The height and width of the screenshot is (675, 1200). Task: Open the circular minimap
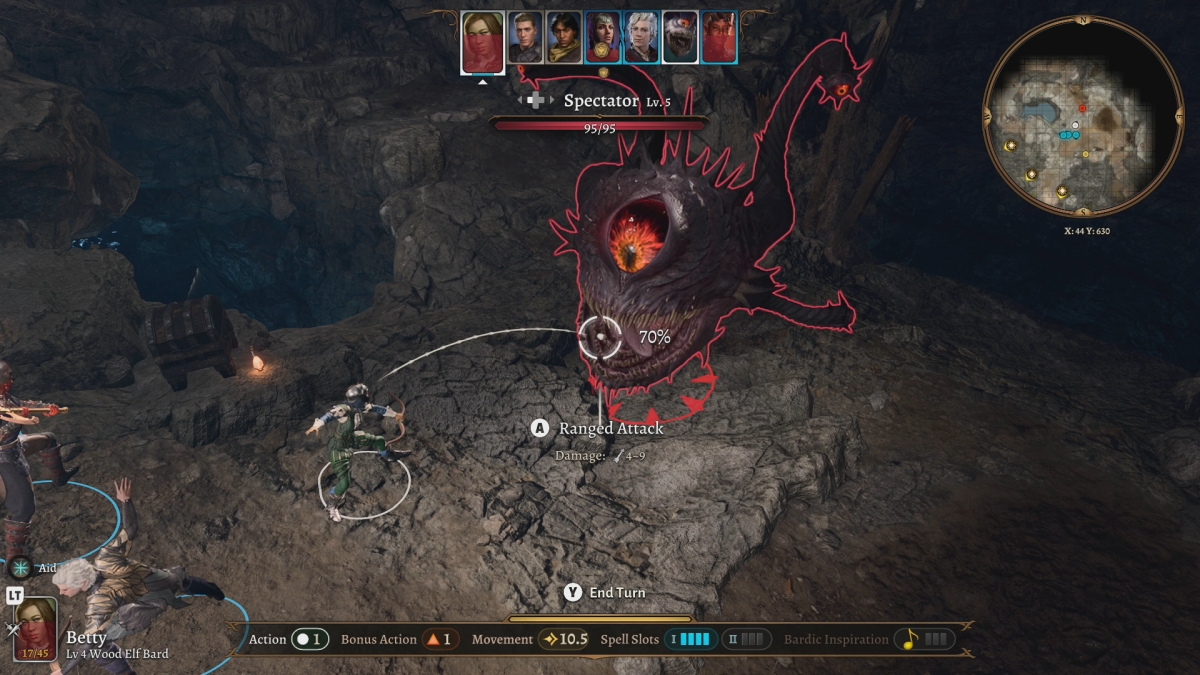(1083, 117)
